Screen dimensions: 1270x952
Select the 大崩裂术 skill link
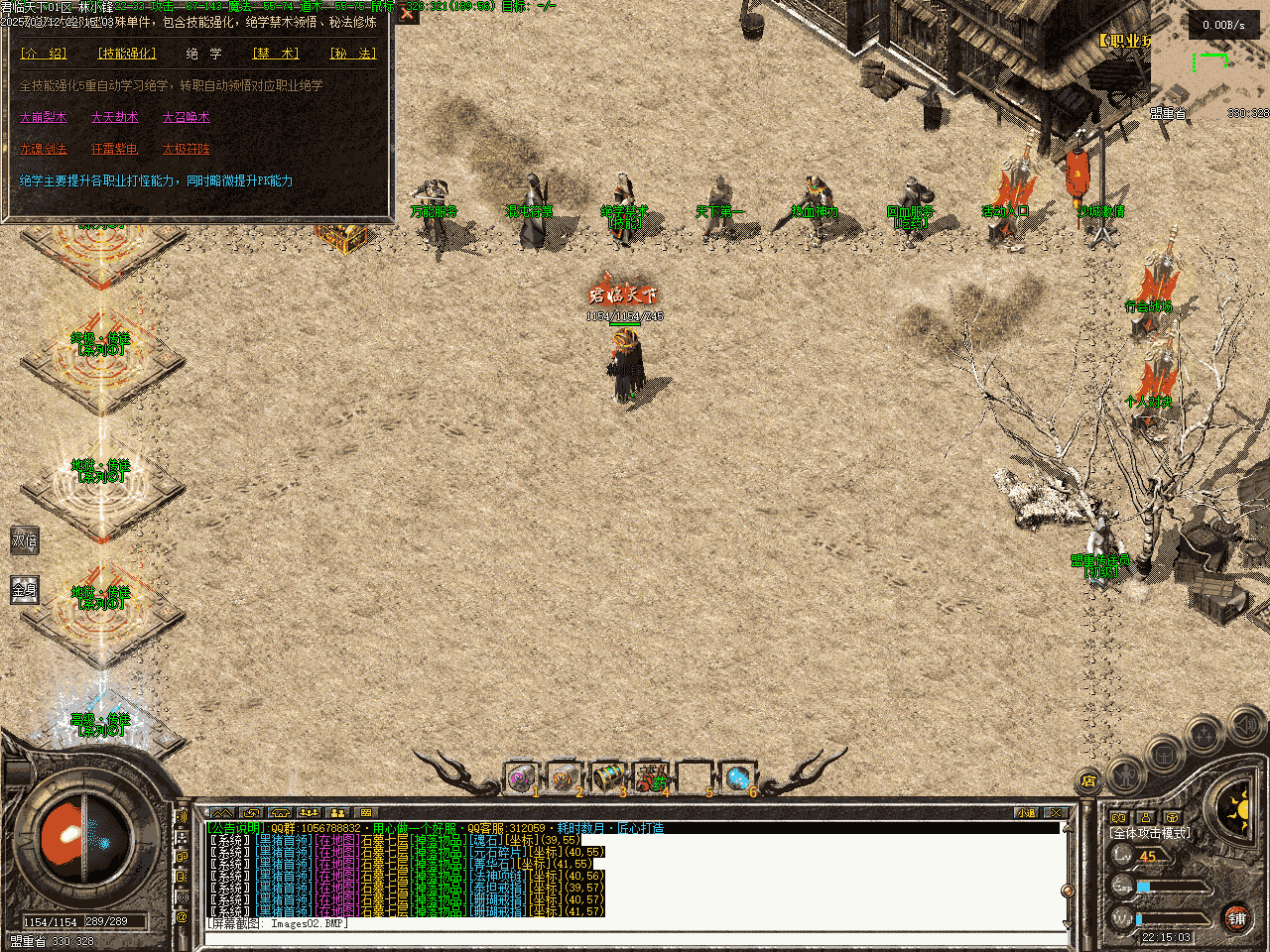click(x=44, y=117)
